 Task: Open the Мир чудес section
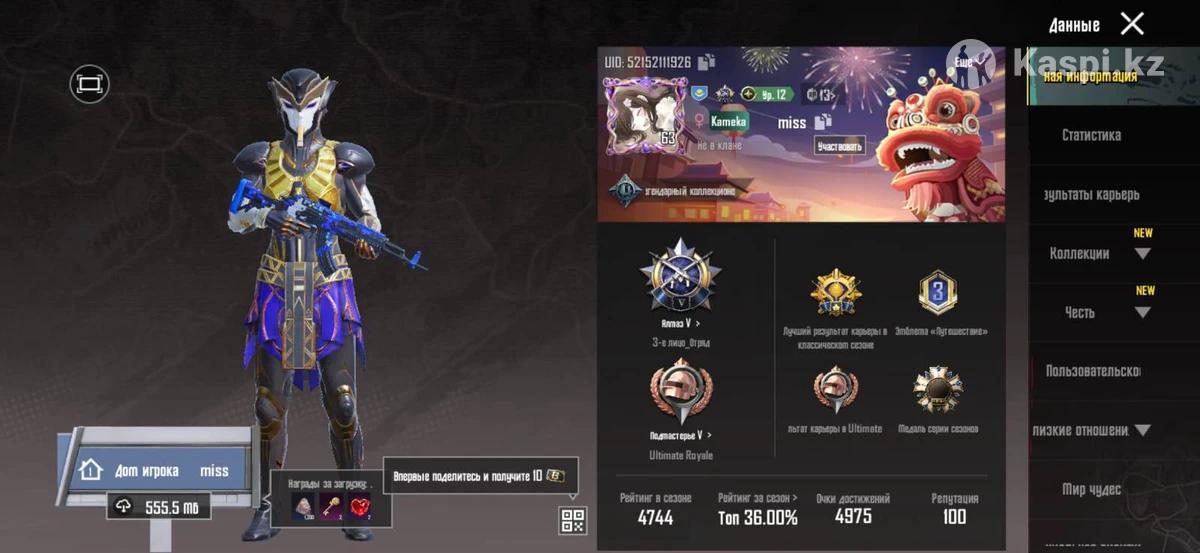click(1091, 489)
